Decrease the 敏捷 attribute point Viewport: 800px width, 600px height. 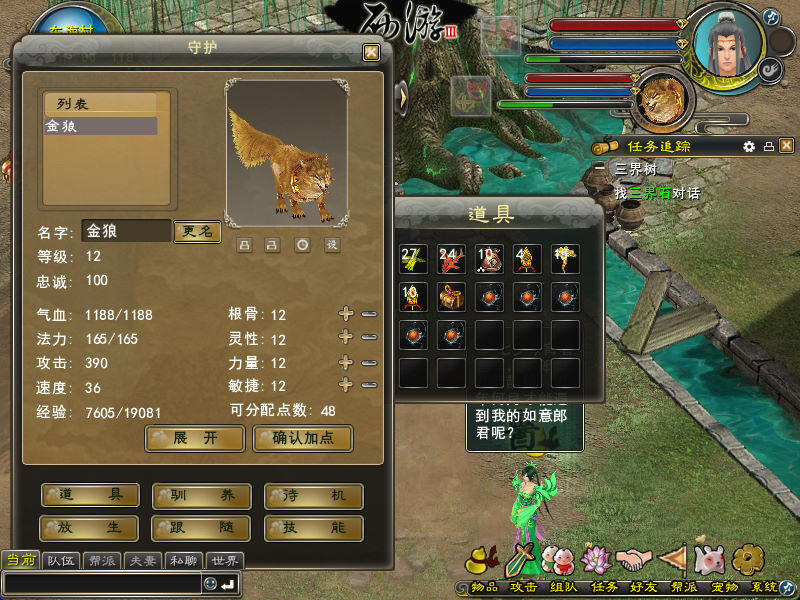pyautogui.click(x=369, y=386)
